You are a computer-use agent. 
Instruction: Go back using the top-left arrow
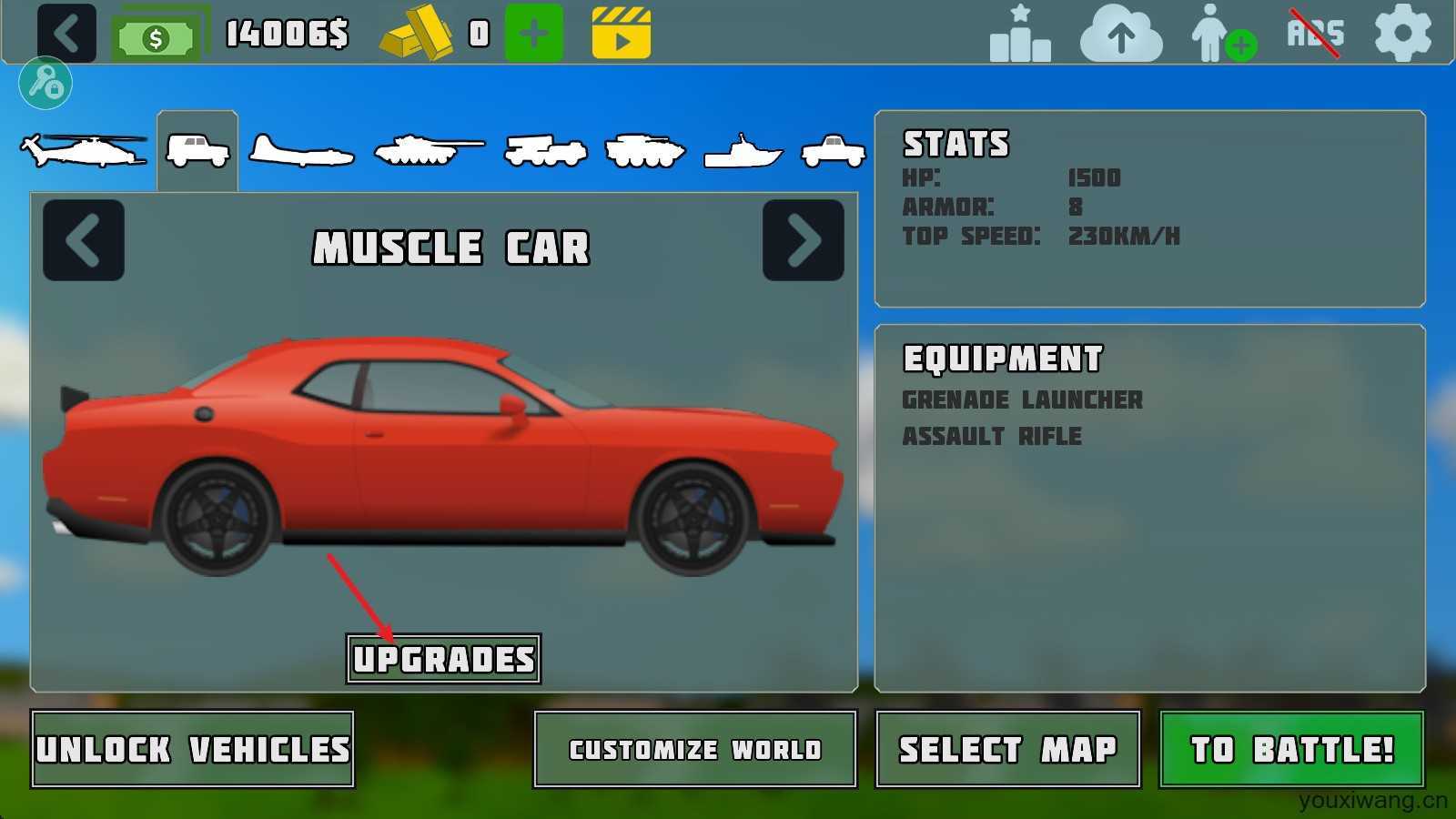click(x=66, y=34)
